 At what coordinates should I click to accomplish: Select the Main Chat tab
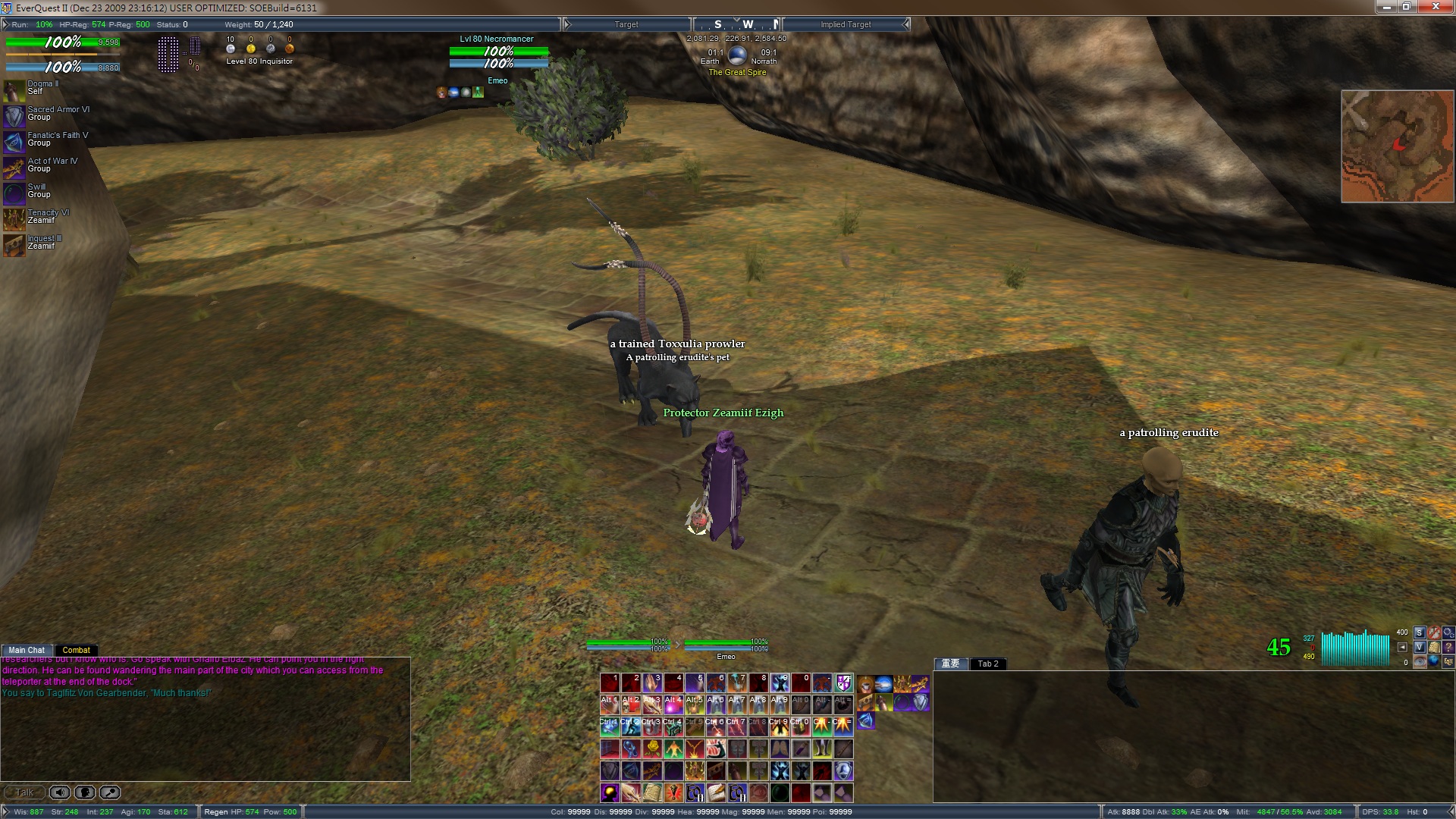[x=27, y=650]
